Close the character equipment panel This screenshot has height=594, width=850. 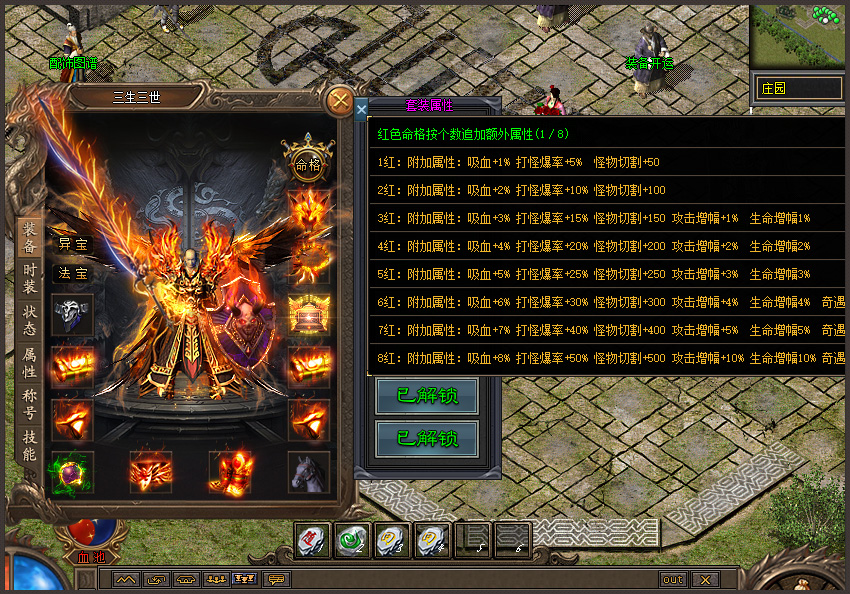coord(341,101)
